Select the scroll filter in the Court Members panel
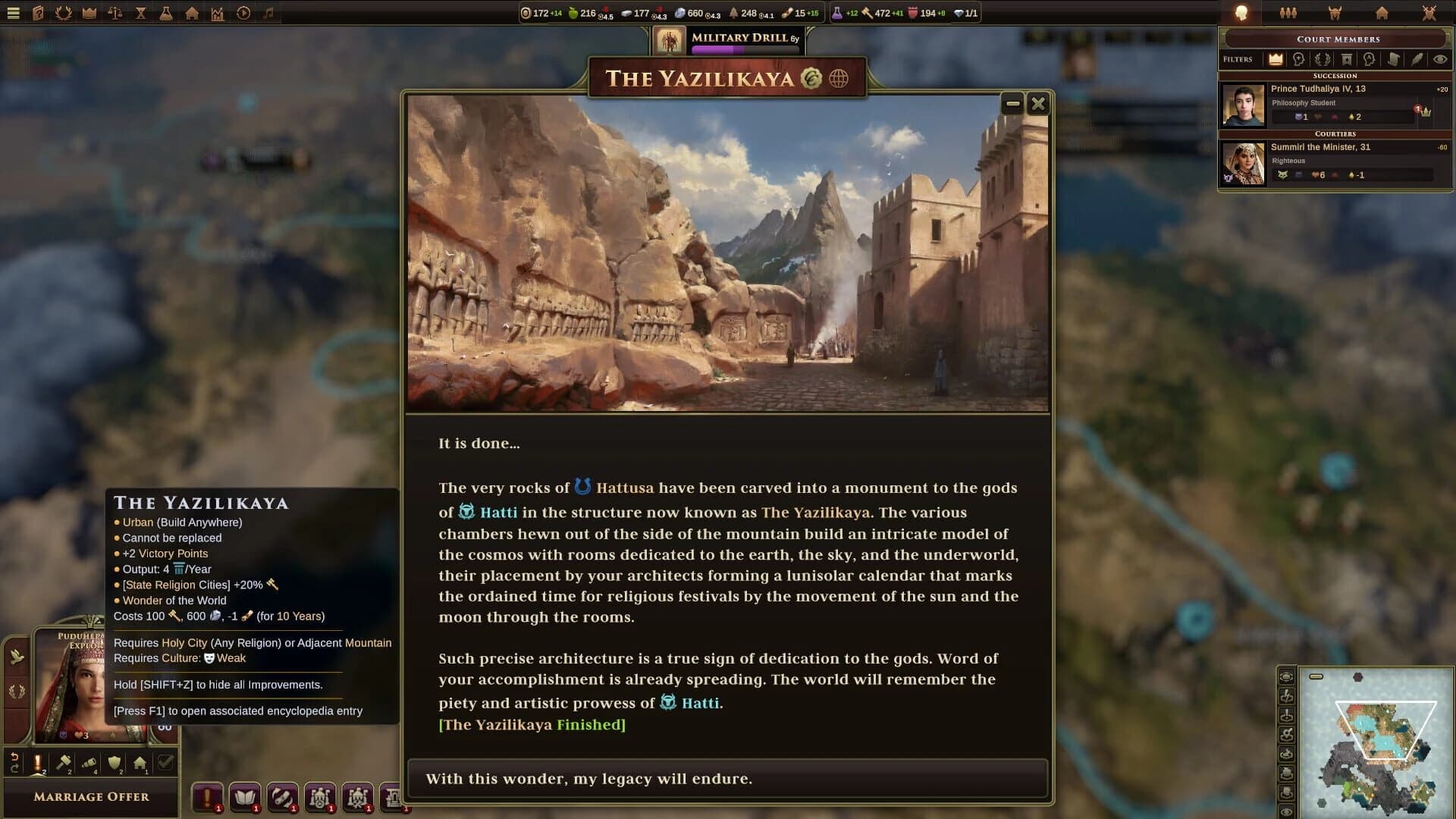 [1394, 59]
